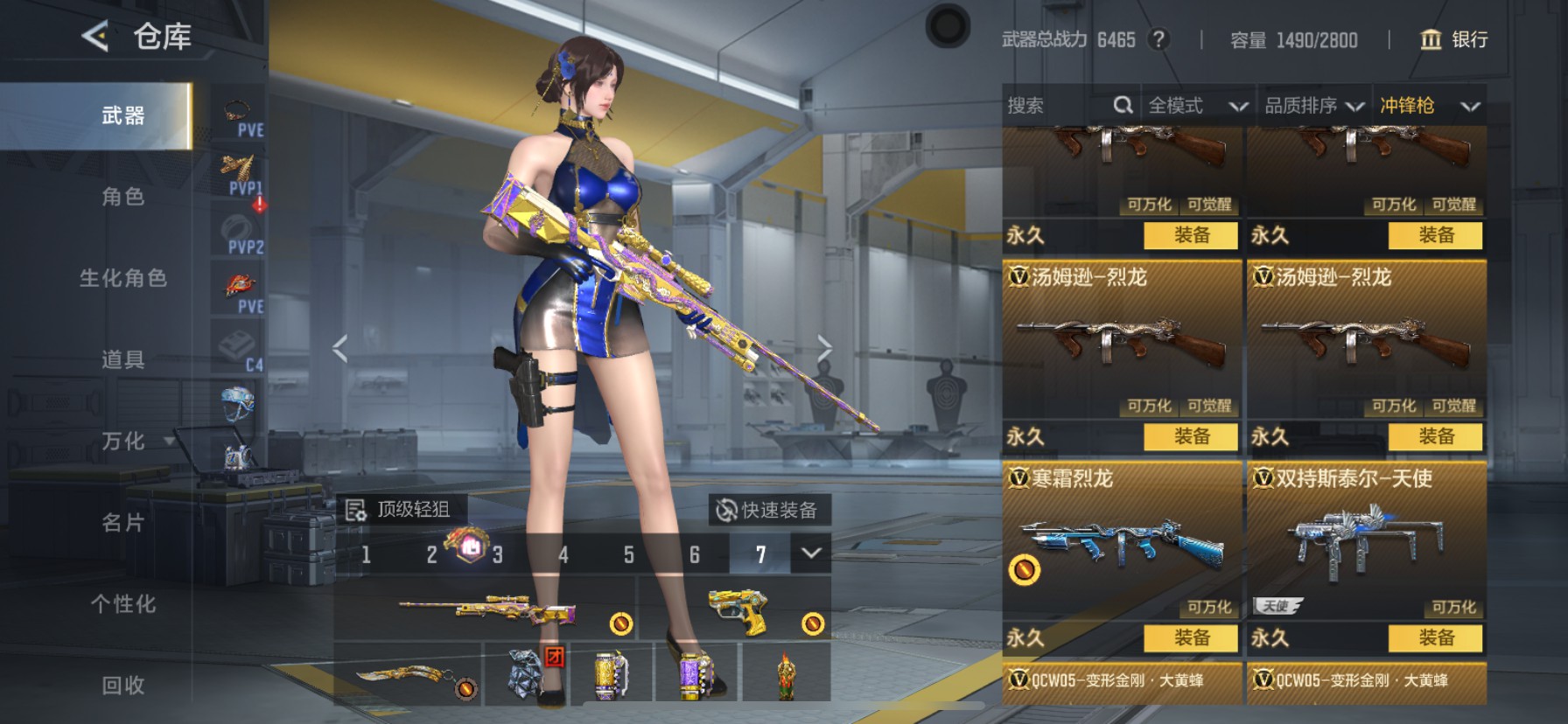
Task: Click the search magnifier icon
Action: 1124,104
